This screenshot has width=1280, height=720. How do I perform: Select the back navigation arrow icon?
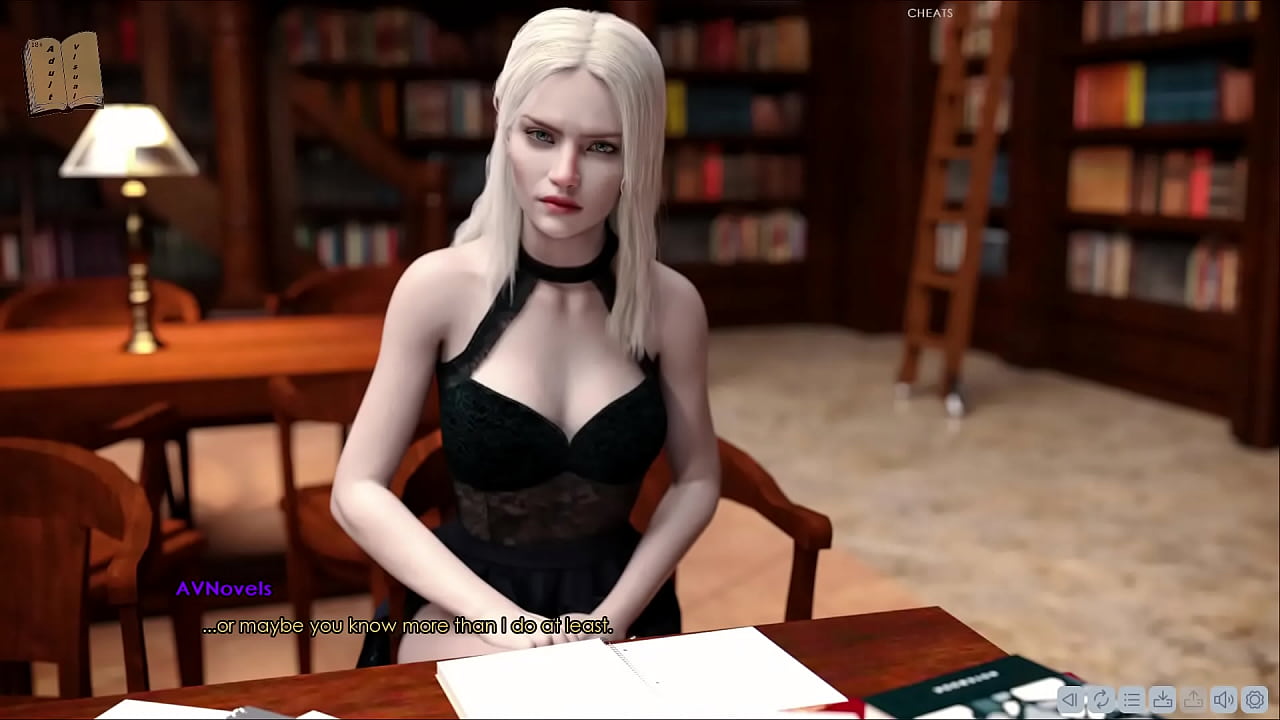click(x=1071, y=700)
